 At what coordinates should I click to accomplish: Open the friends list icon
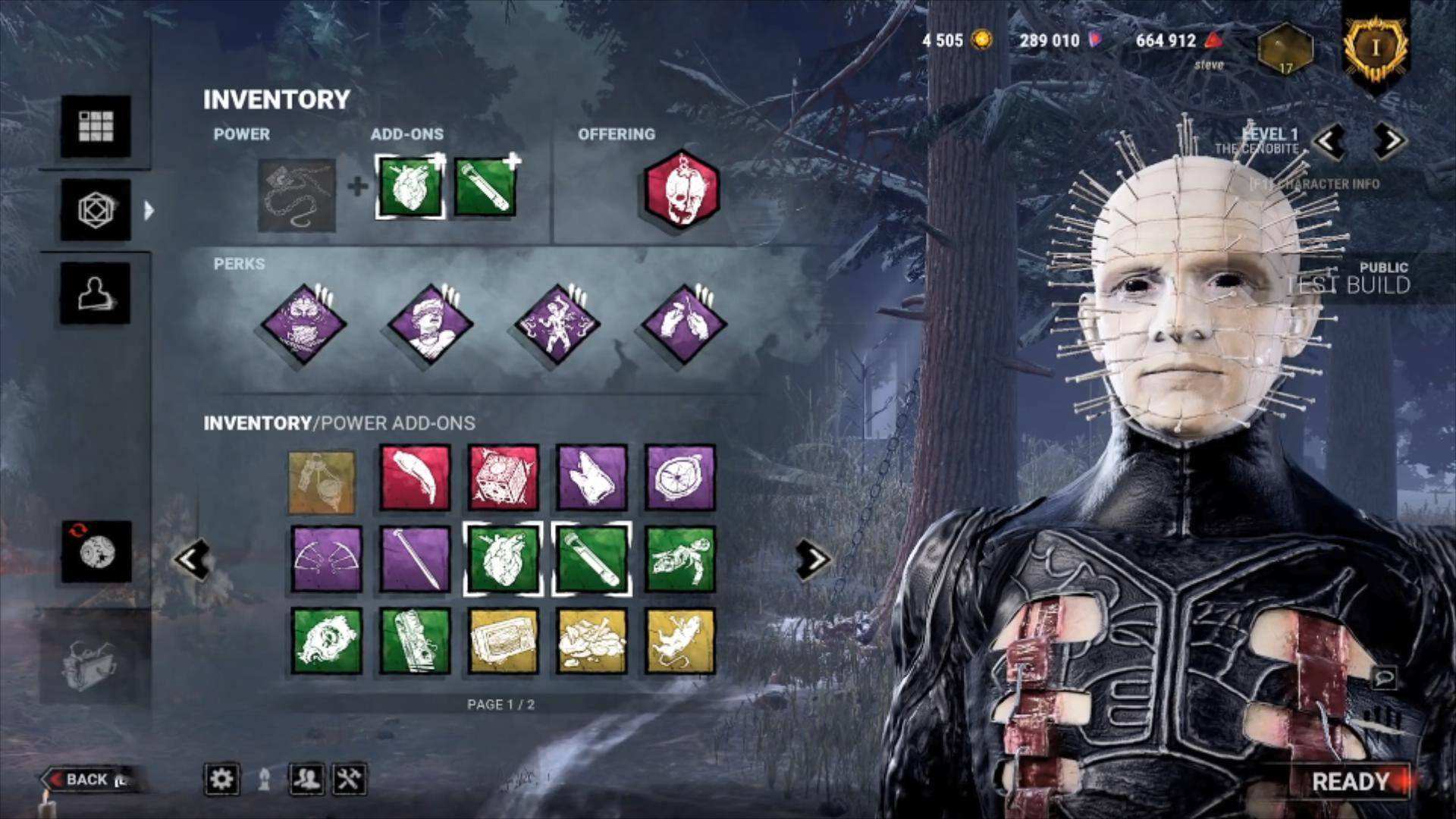click(x=306, y=779)
